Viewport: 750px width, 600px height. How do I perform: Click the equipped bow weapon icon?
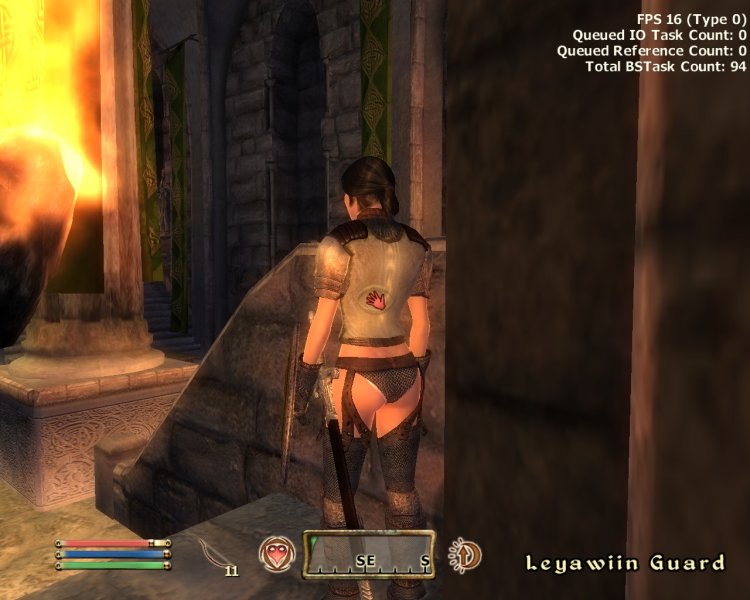pos(215,552)
